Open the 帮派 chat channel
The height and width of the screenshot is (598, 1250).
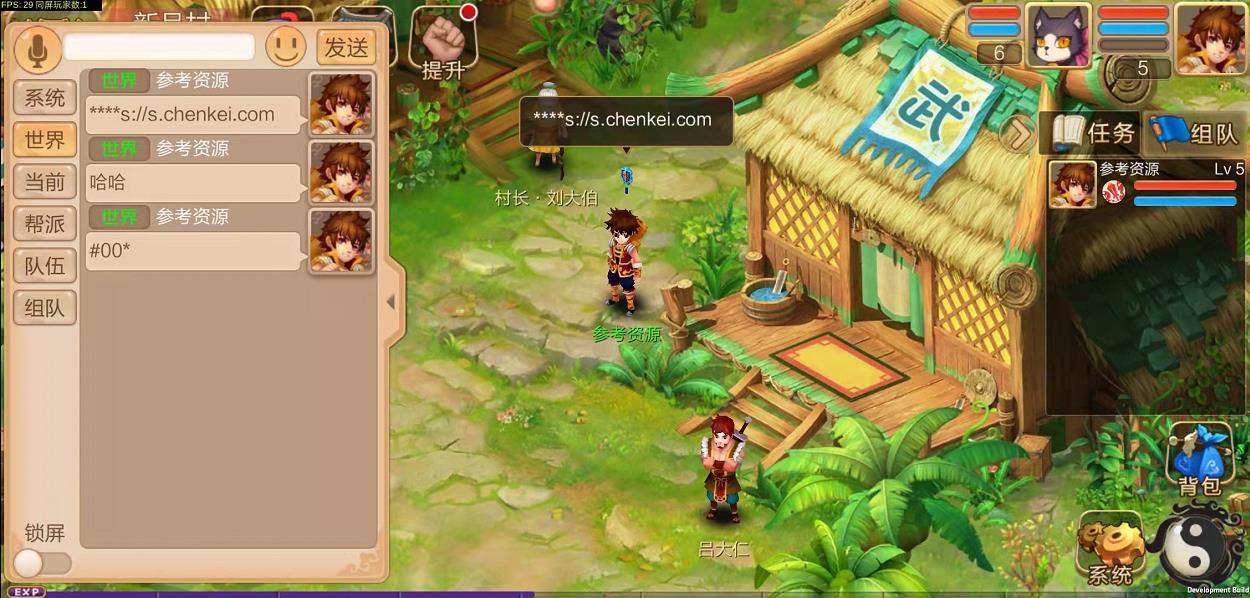coord(45,224)
